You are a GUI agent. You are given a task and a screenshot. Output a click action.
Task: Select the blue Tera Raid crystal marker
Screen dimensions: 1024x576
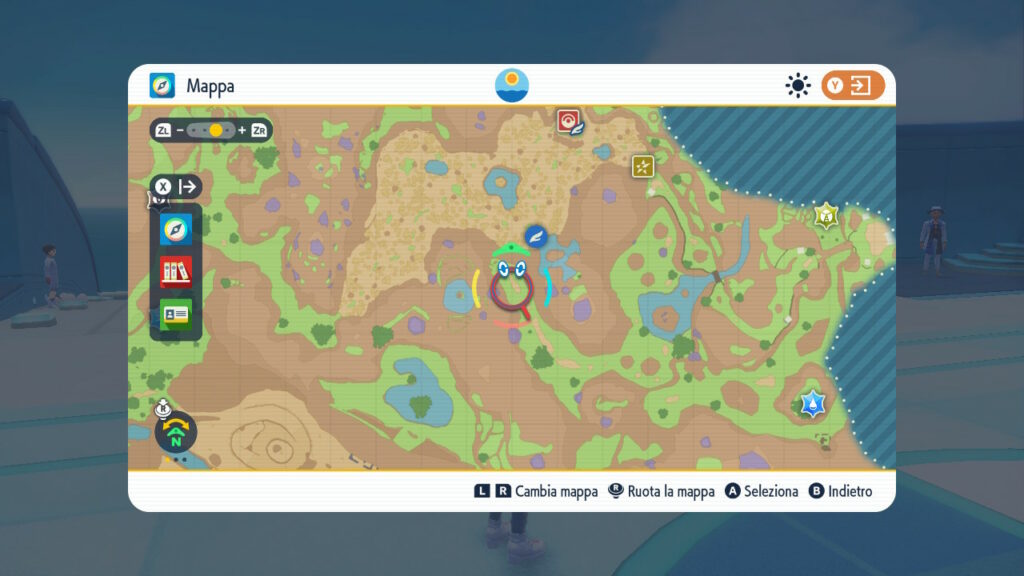pos(812,404)
